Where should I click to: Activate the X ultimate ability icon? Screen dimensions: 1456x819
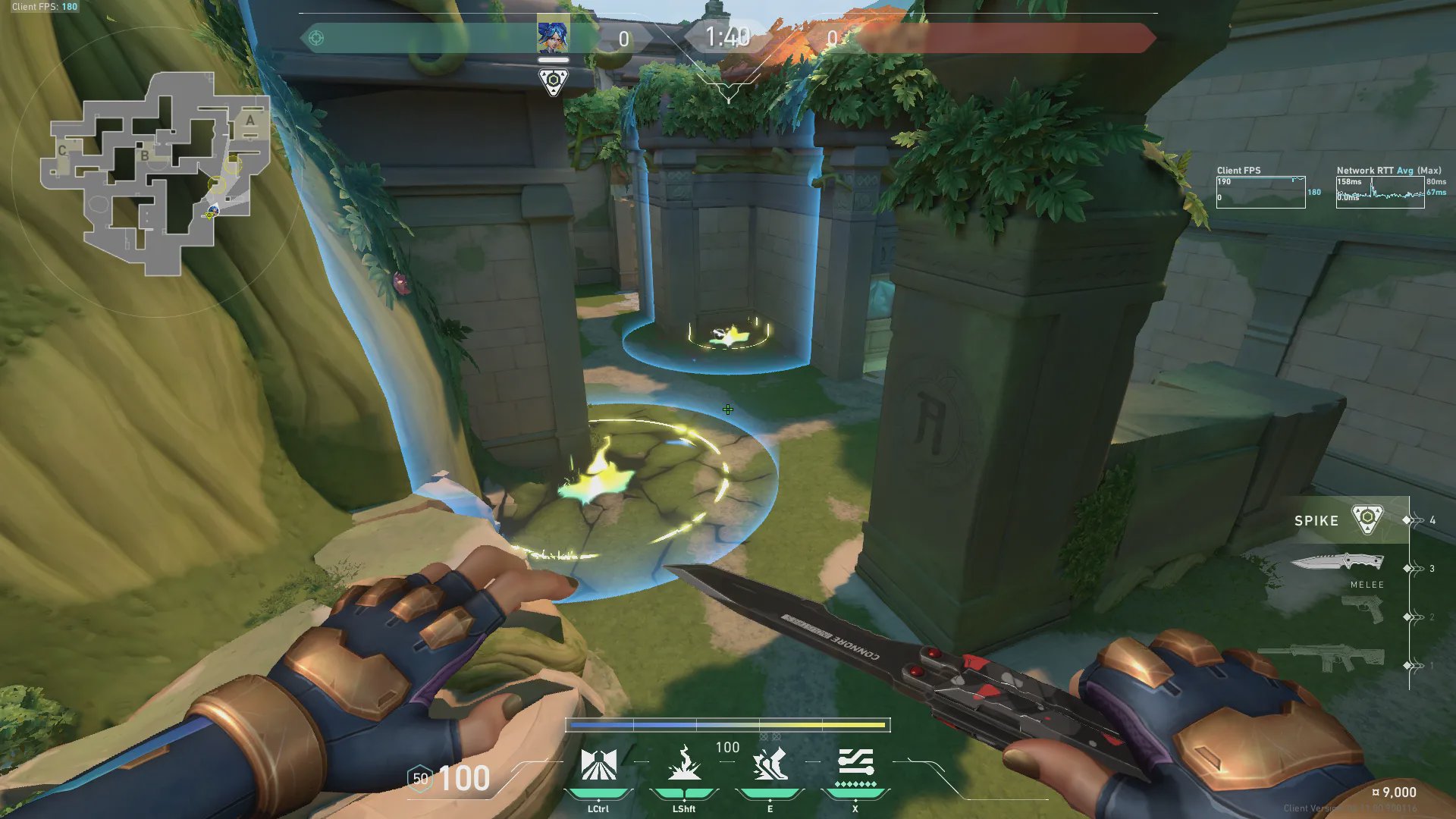855,765
